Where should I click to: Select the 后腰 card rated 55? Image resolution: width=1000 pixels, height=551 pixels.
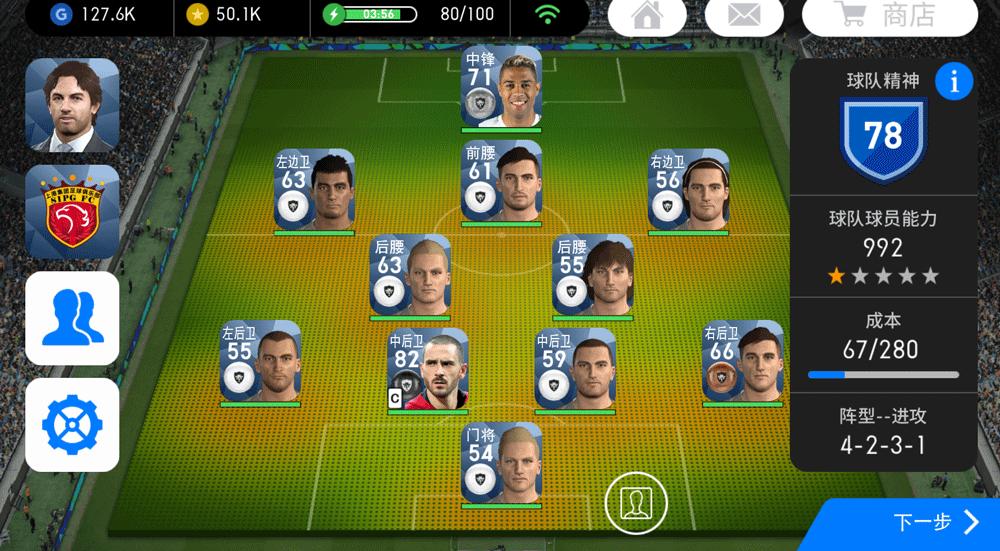(593, 276)
